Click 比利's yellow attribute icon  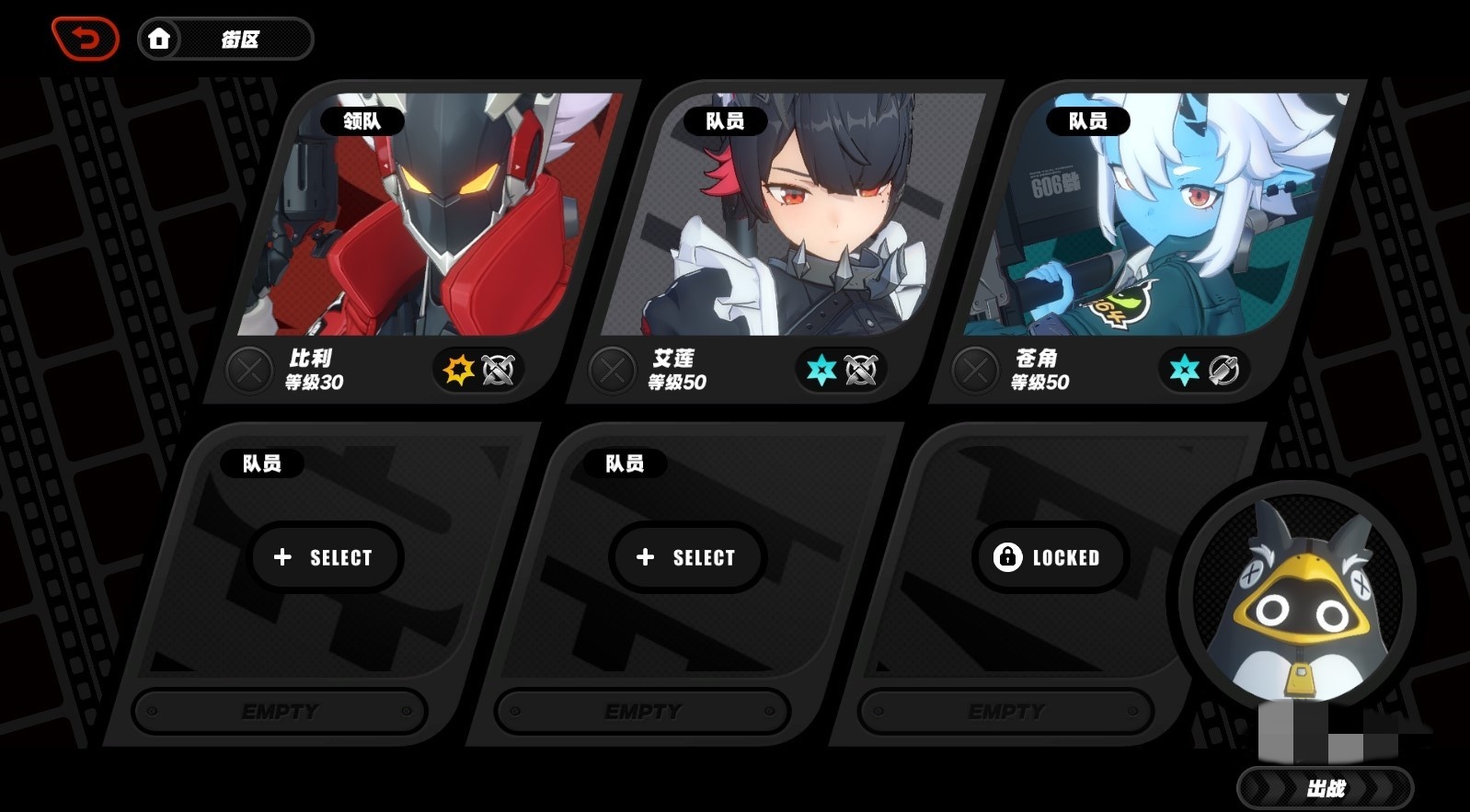pyautogui.click(x=458, y=370)
